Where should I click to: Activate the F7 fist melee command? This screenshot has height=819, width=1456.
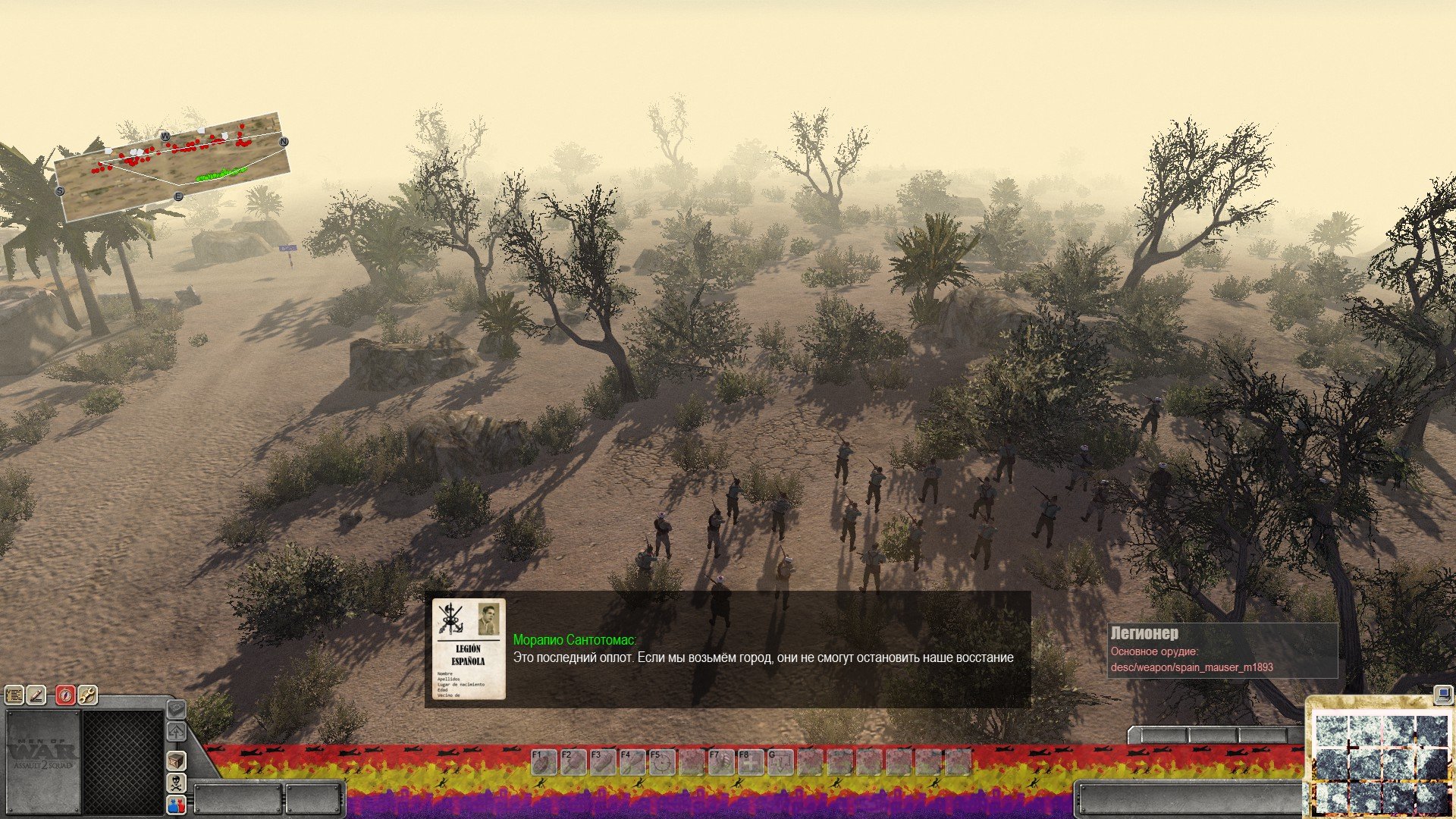click(721, 762)
